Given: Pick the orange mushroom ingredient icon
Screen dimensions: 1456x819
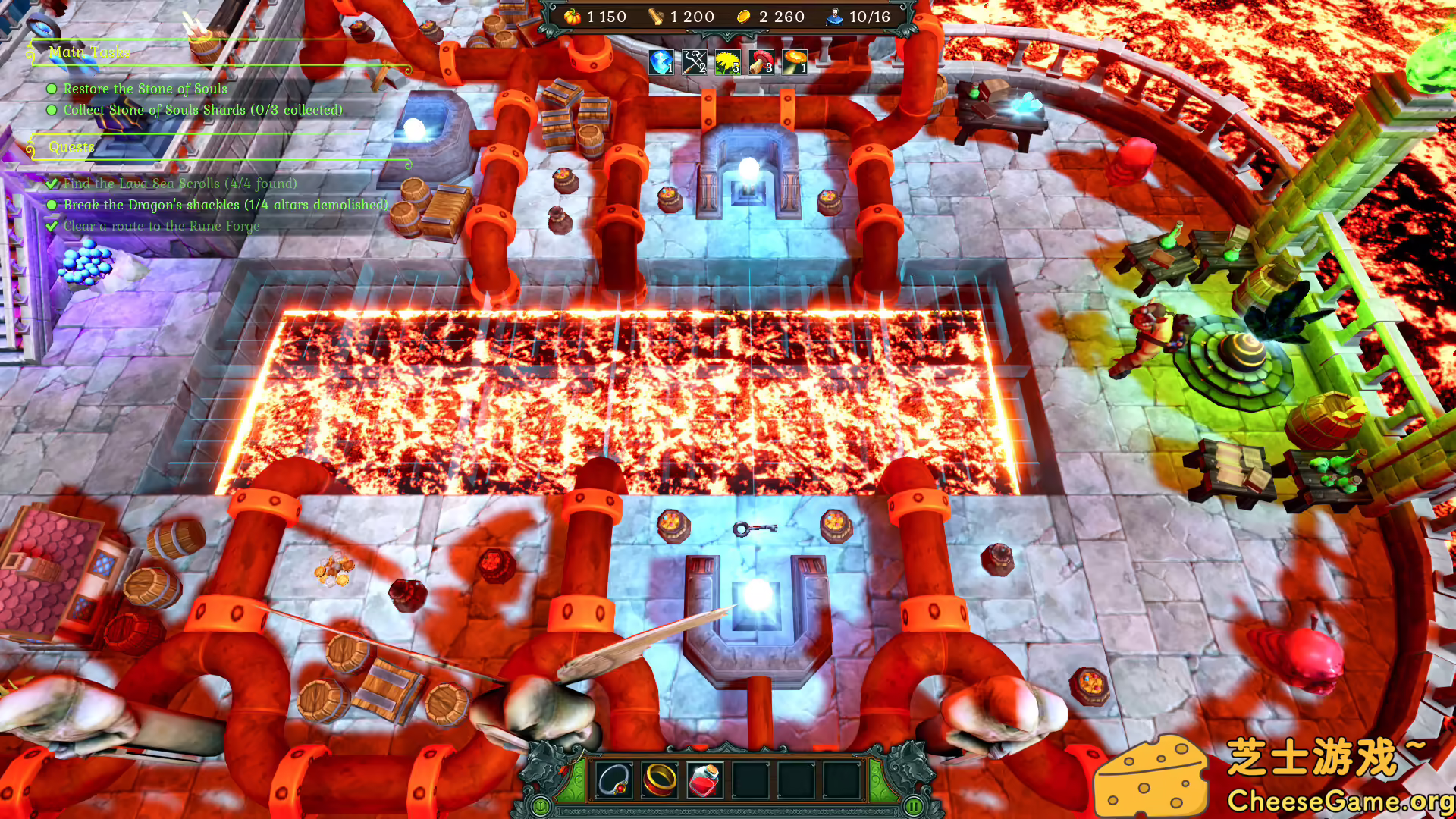Looking at the screenshot, I should point(795,62).
